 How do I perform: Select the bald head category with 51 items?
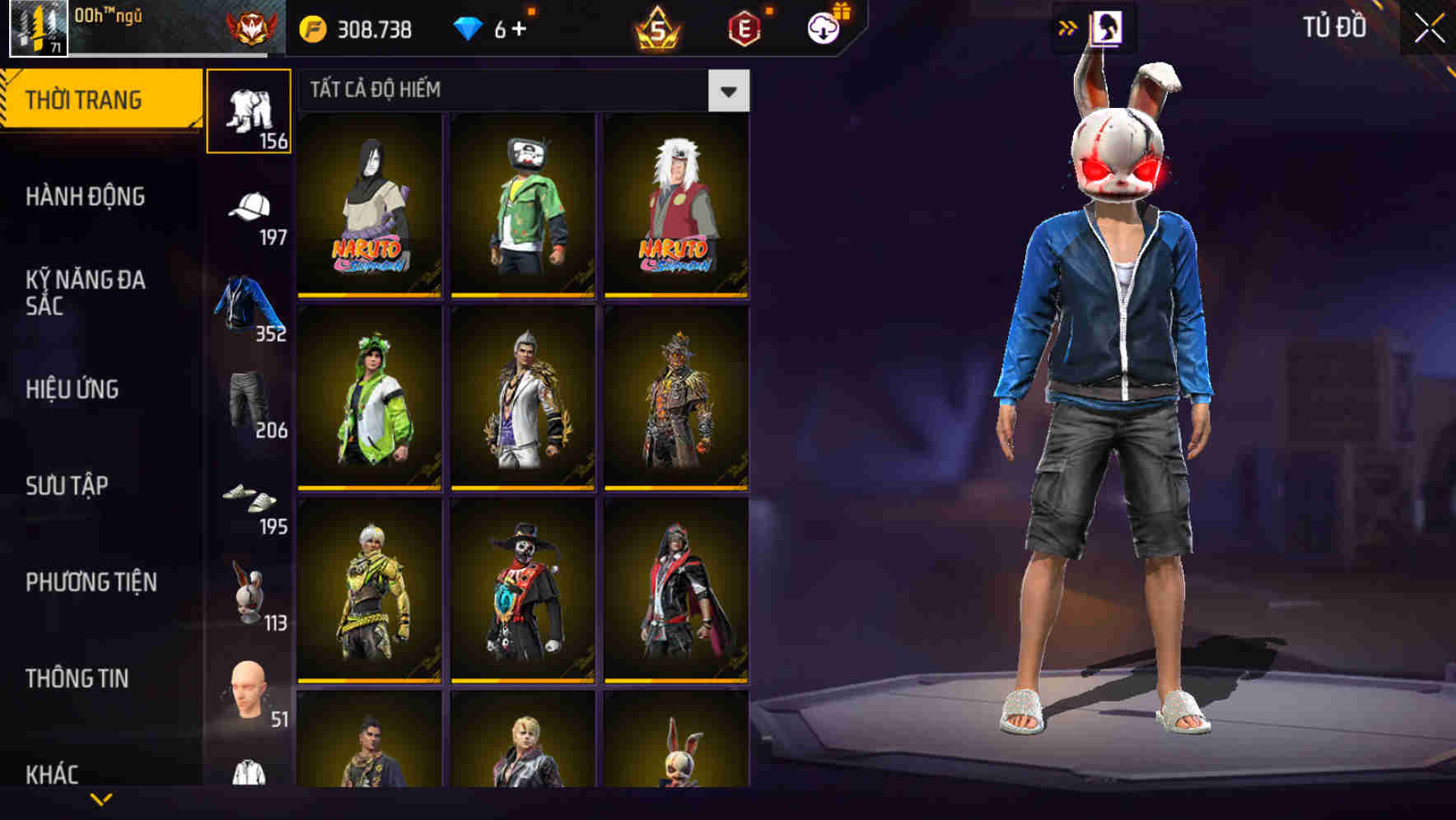pos(250,683)
